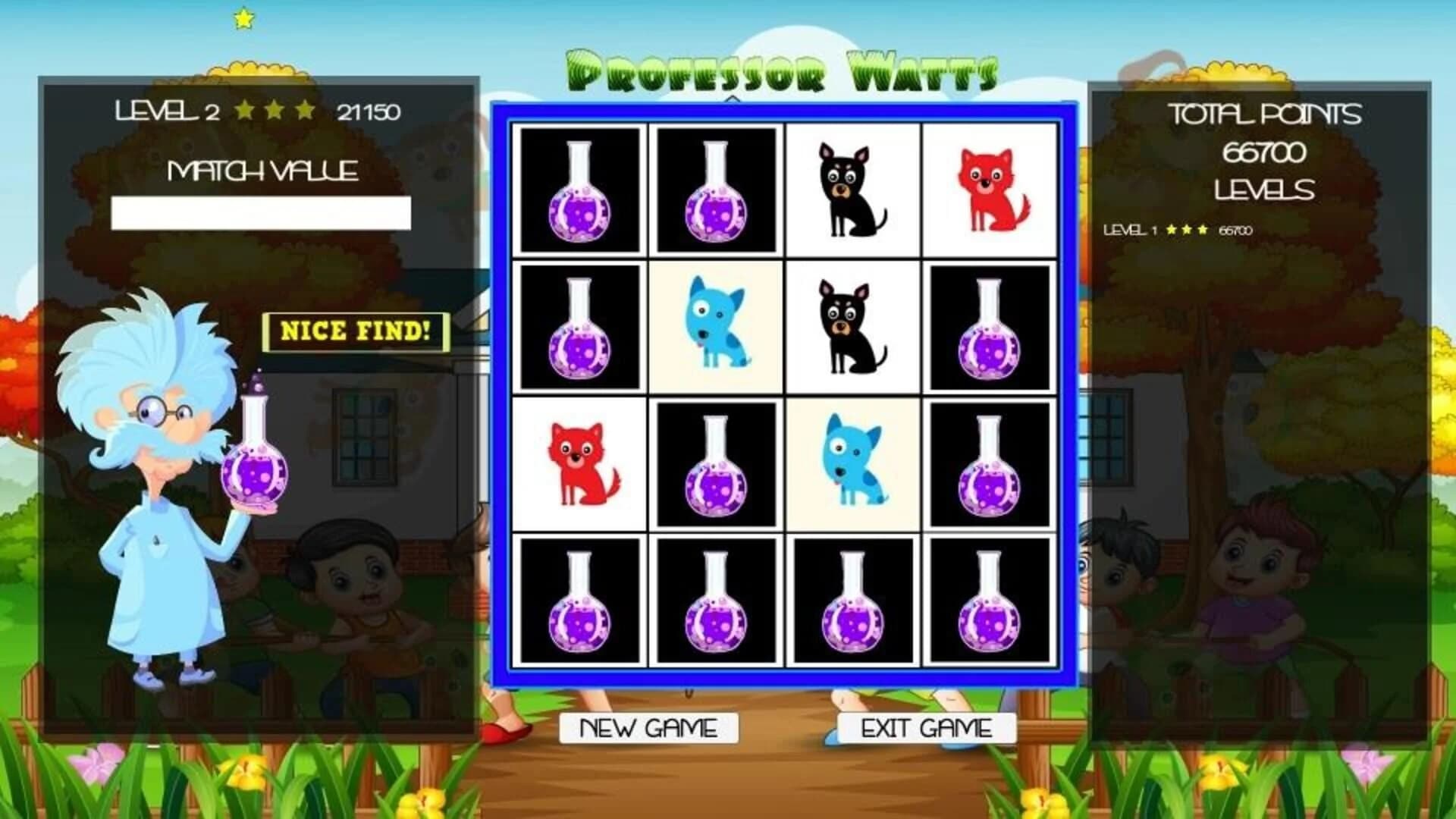Click the Nice Find! banner
The image size is (1456, 819).
[355, 331]
